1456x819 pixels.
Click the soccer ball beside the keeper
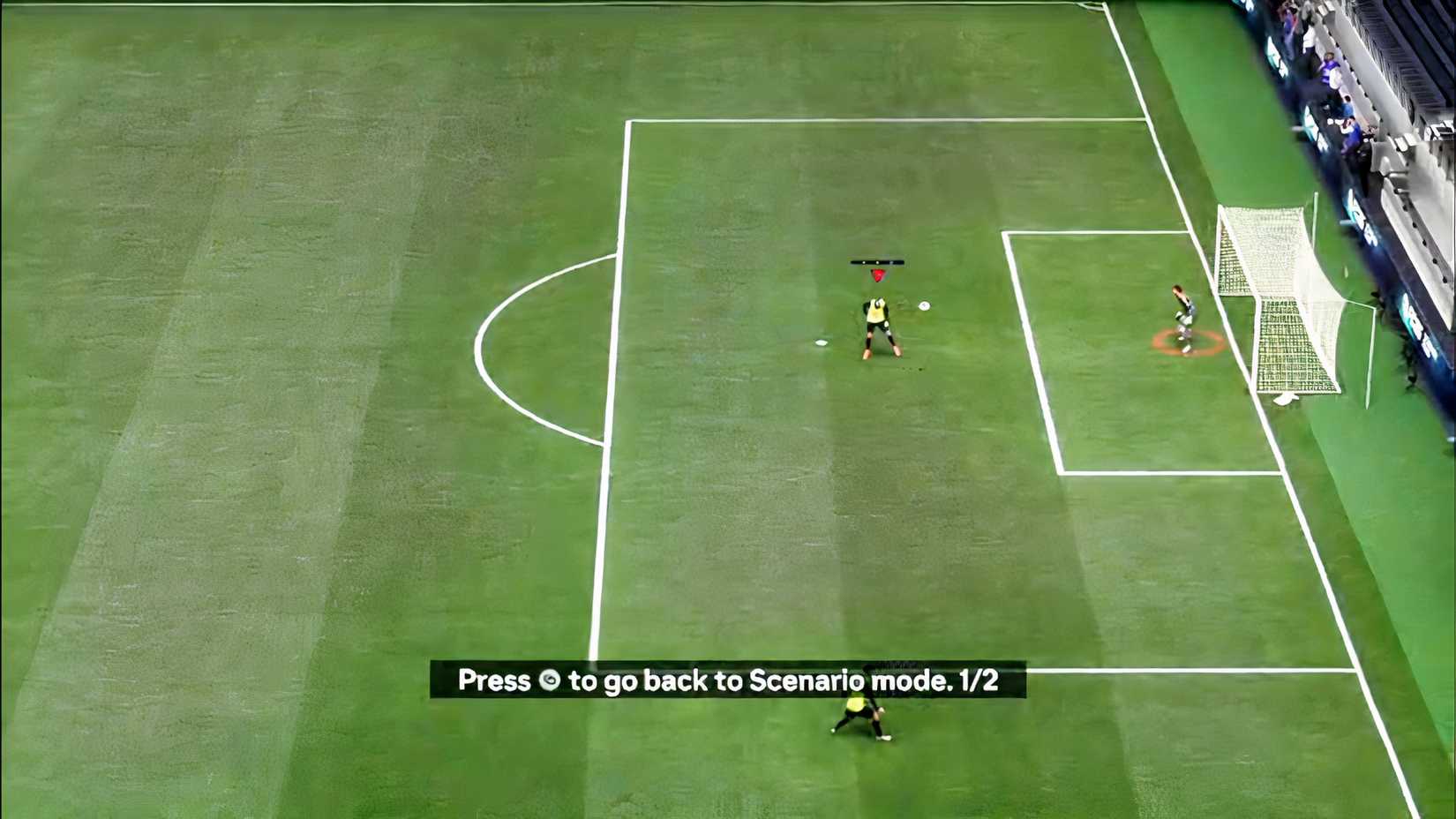[924, 304]
